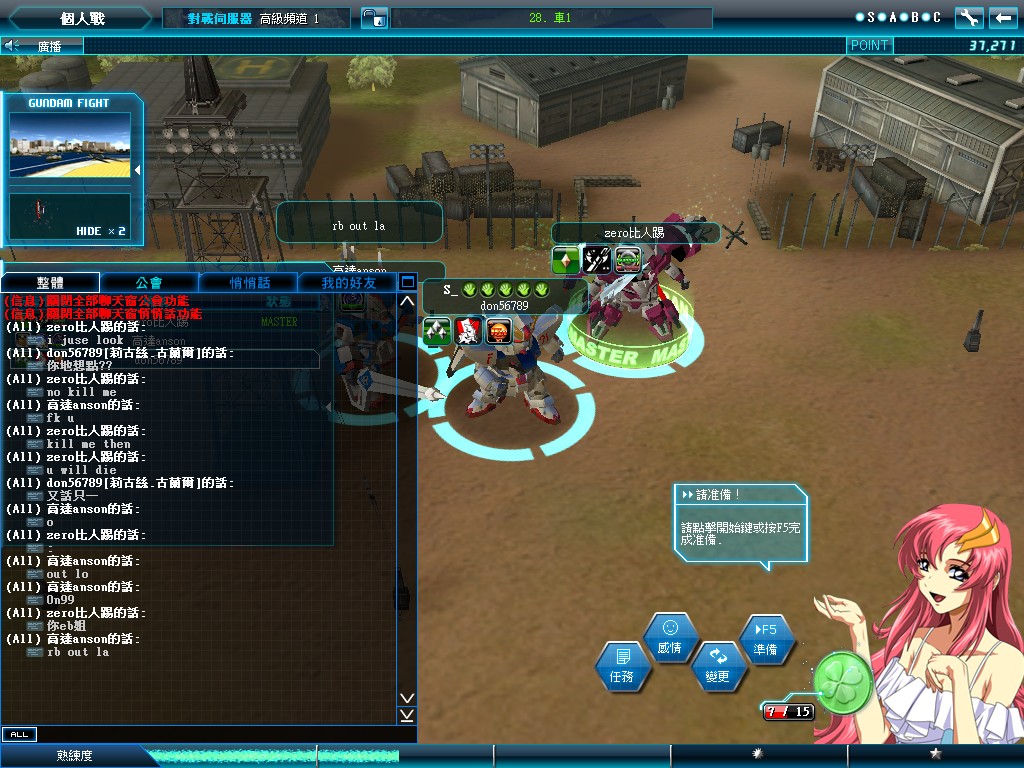Screen dimensions: 1024x768
Task: Select the GUNDAM FIGHT map thumbnail
Action: coord(70,145)
